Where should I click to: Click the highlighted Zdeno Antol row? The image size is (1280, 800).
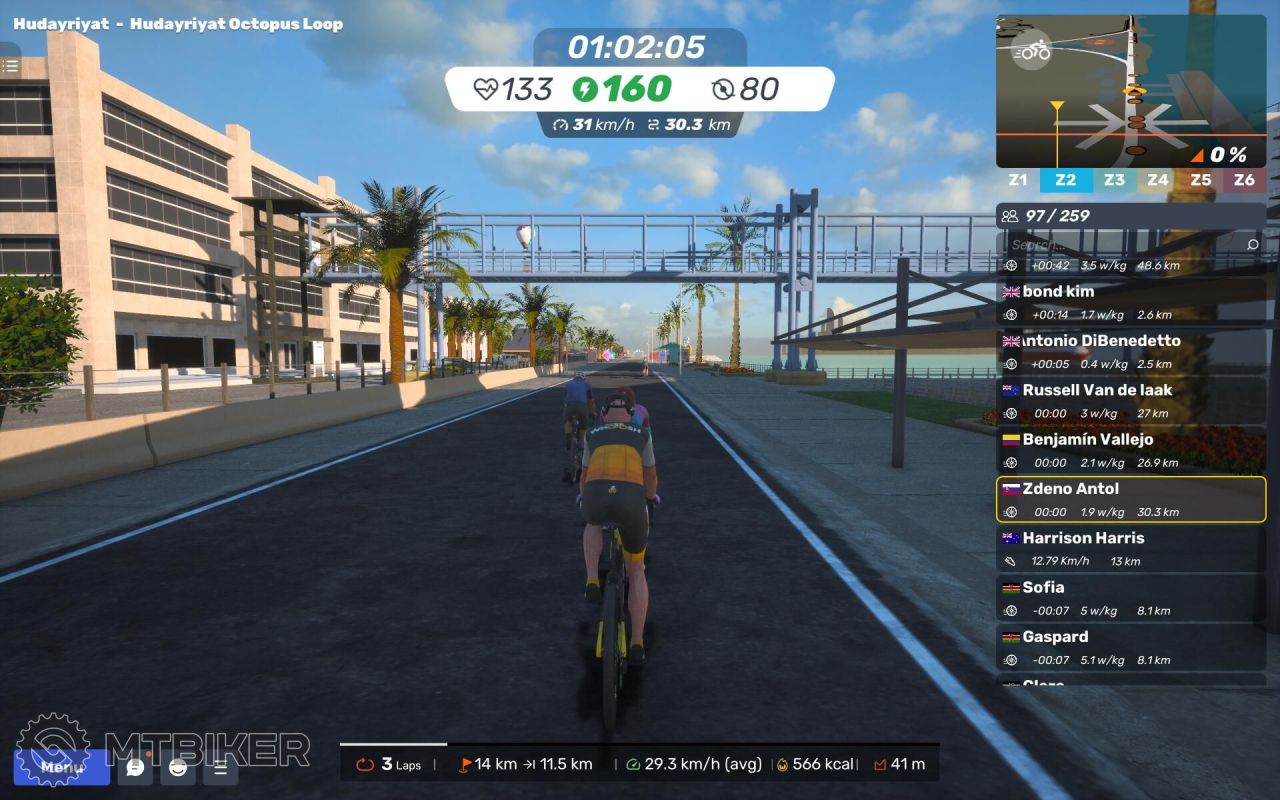tap(1130, 499)
